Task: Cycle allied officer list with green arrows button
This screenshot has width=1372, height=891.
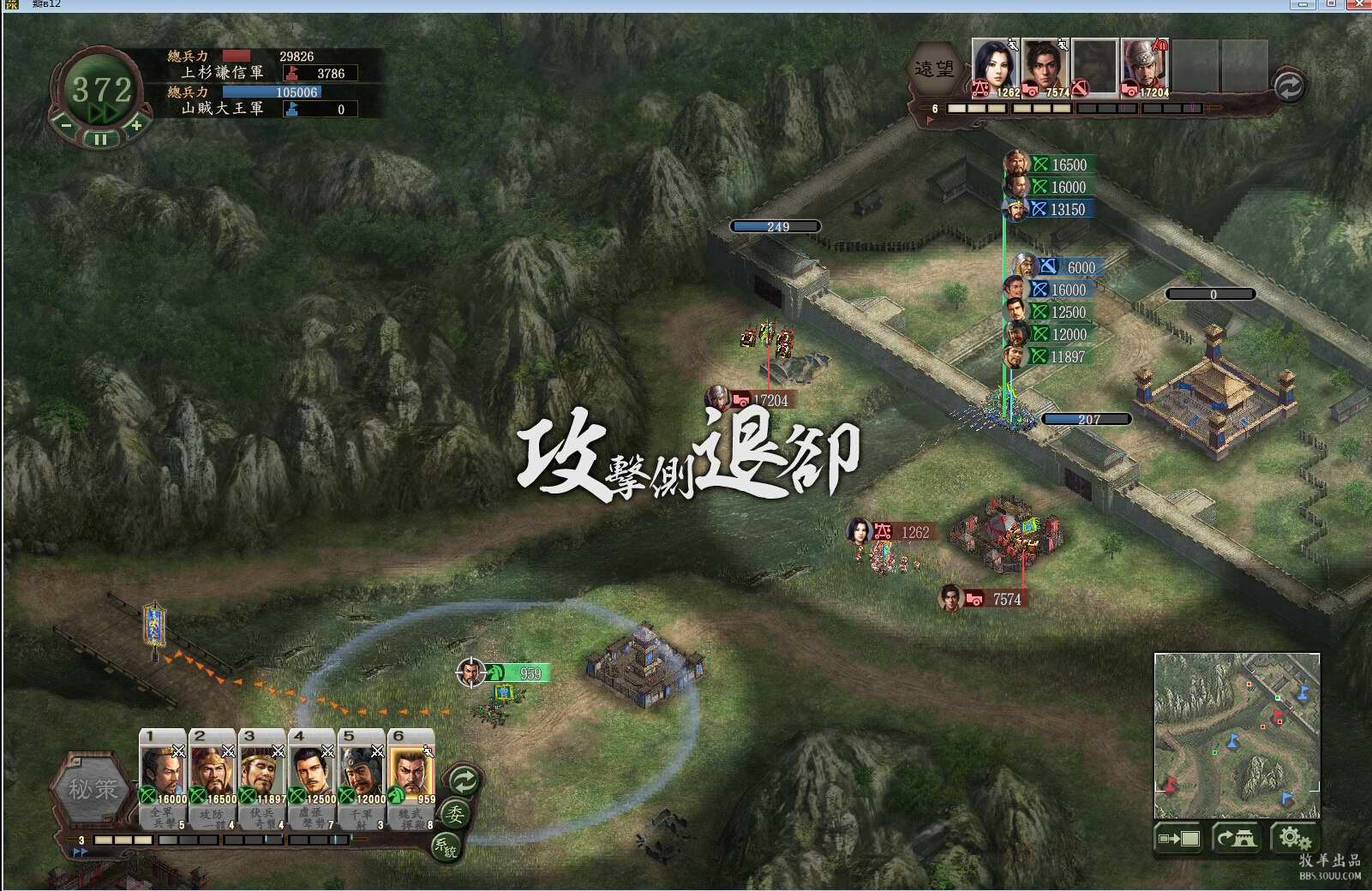Action: pos(464,780)
